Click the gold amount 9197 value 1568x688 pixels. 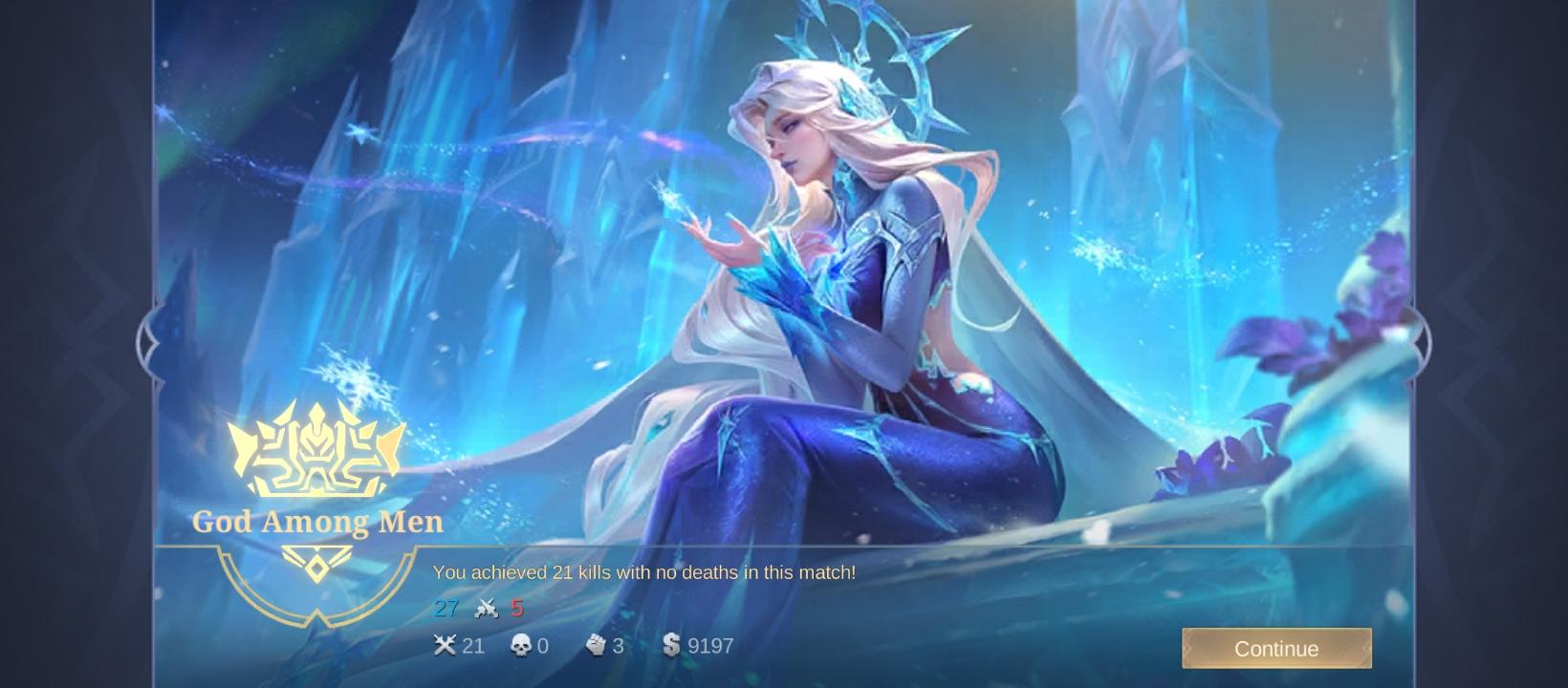click(x=707, y=646)
